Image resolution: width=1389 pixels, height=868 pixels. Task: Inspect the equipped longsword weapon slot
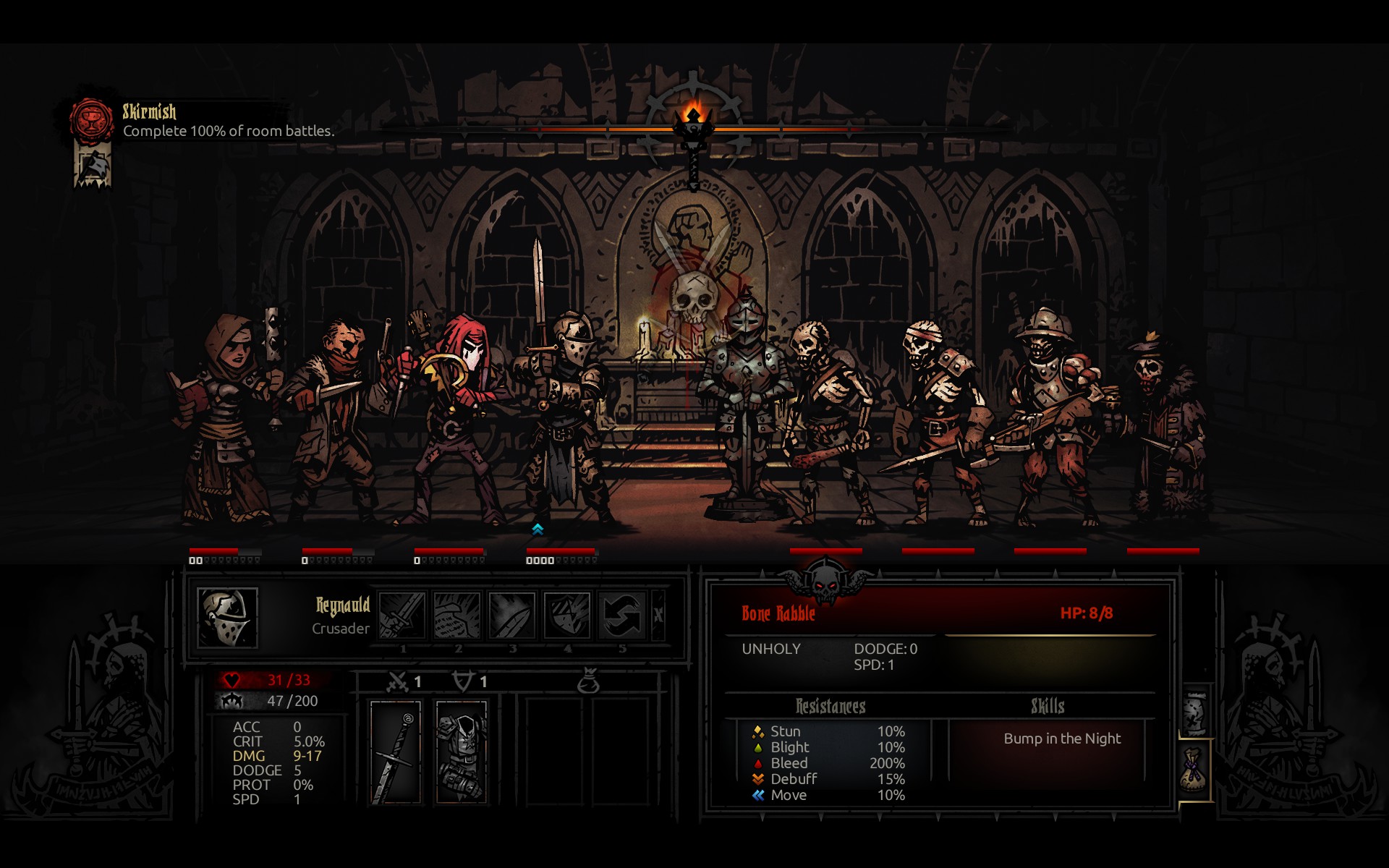396,752
